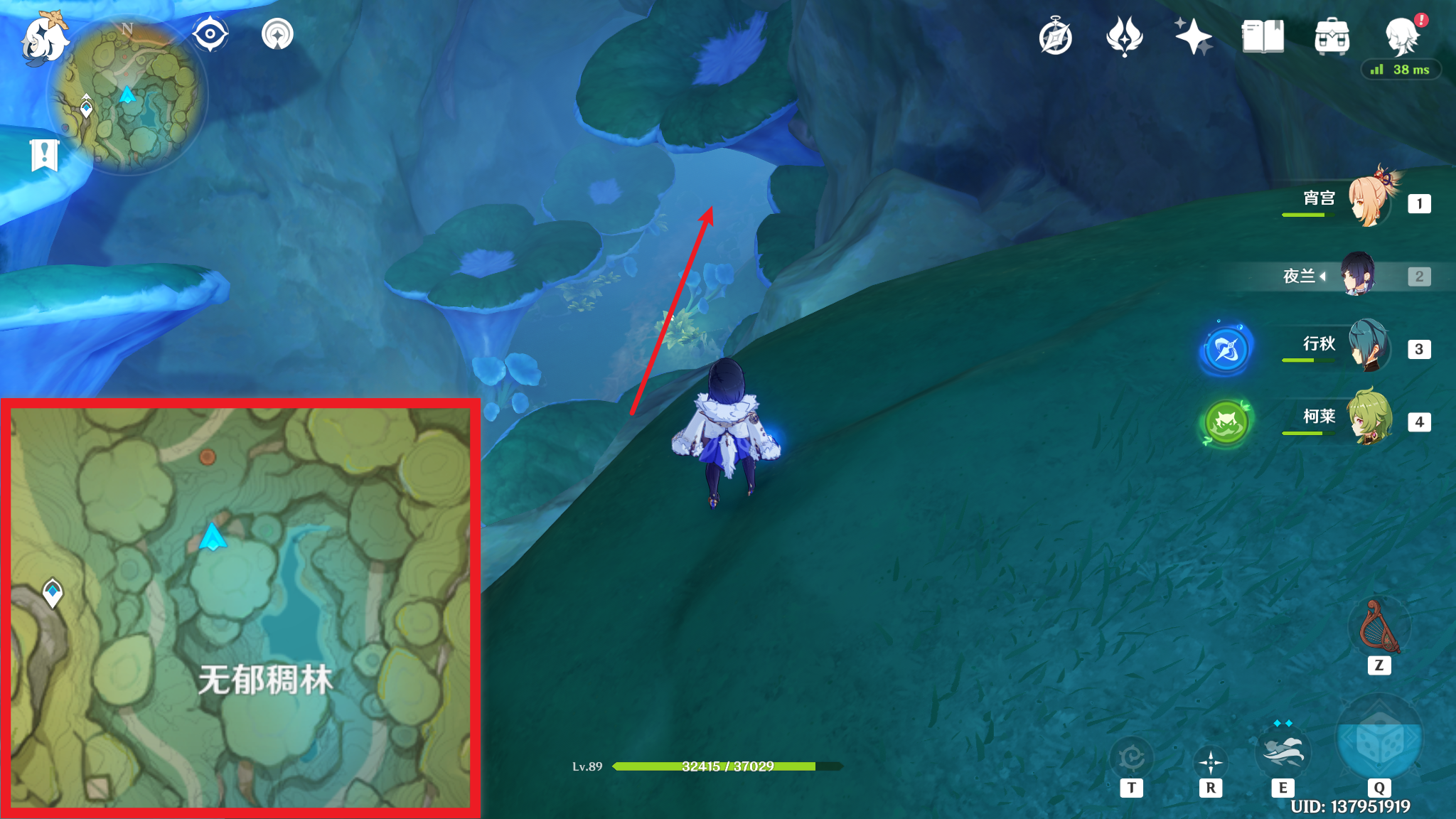Switch to party member 行秋
This screenshot has height=819, width=1456.
(x=1369, y=347)
